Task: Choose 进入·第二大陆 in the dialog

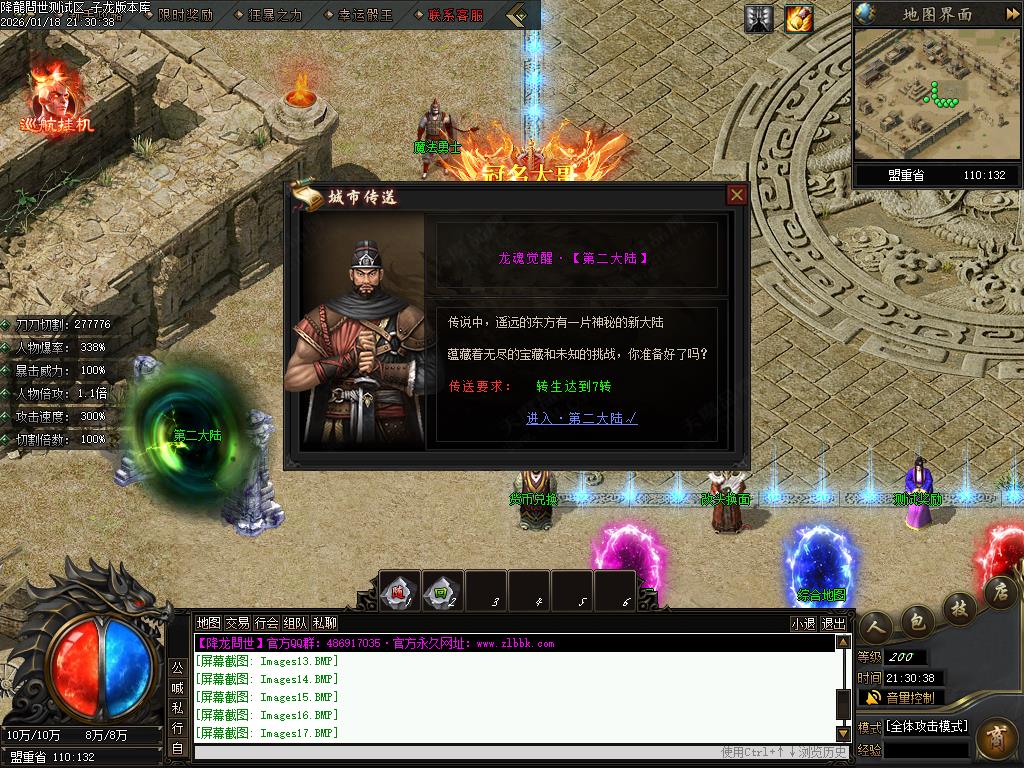Action: point(582,418)
